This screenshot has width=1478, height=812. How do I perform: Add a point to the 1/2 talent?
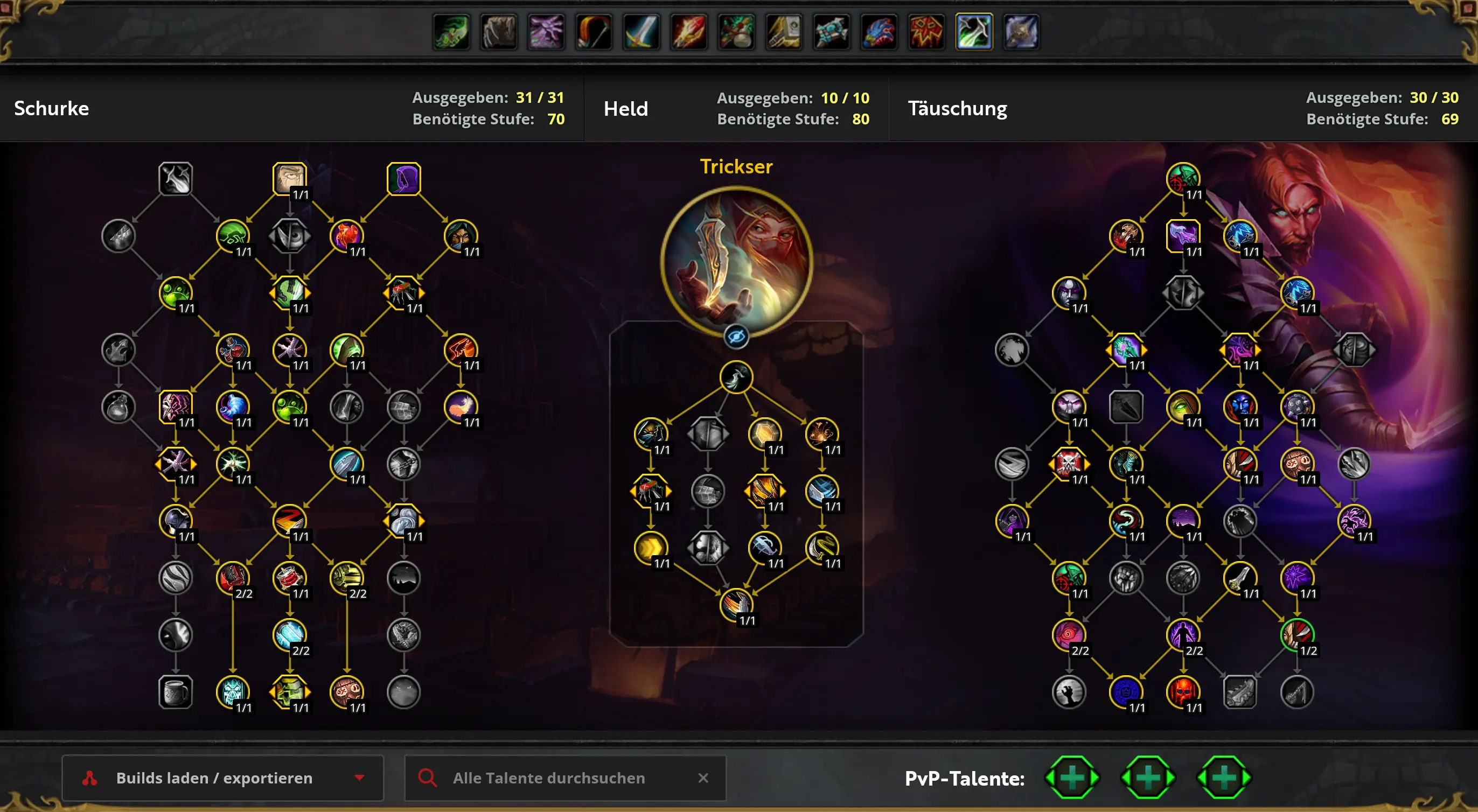click(1296, 635)
